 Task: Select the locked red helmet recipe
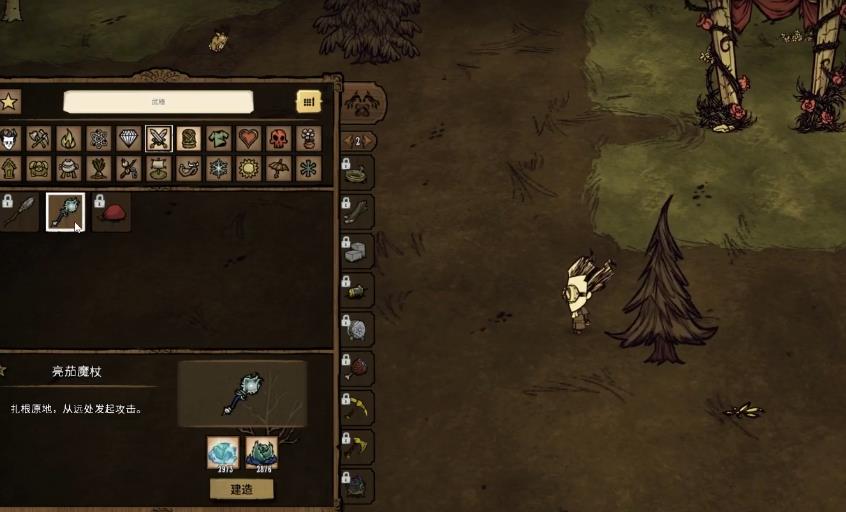tap(111, 212)
